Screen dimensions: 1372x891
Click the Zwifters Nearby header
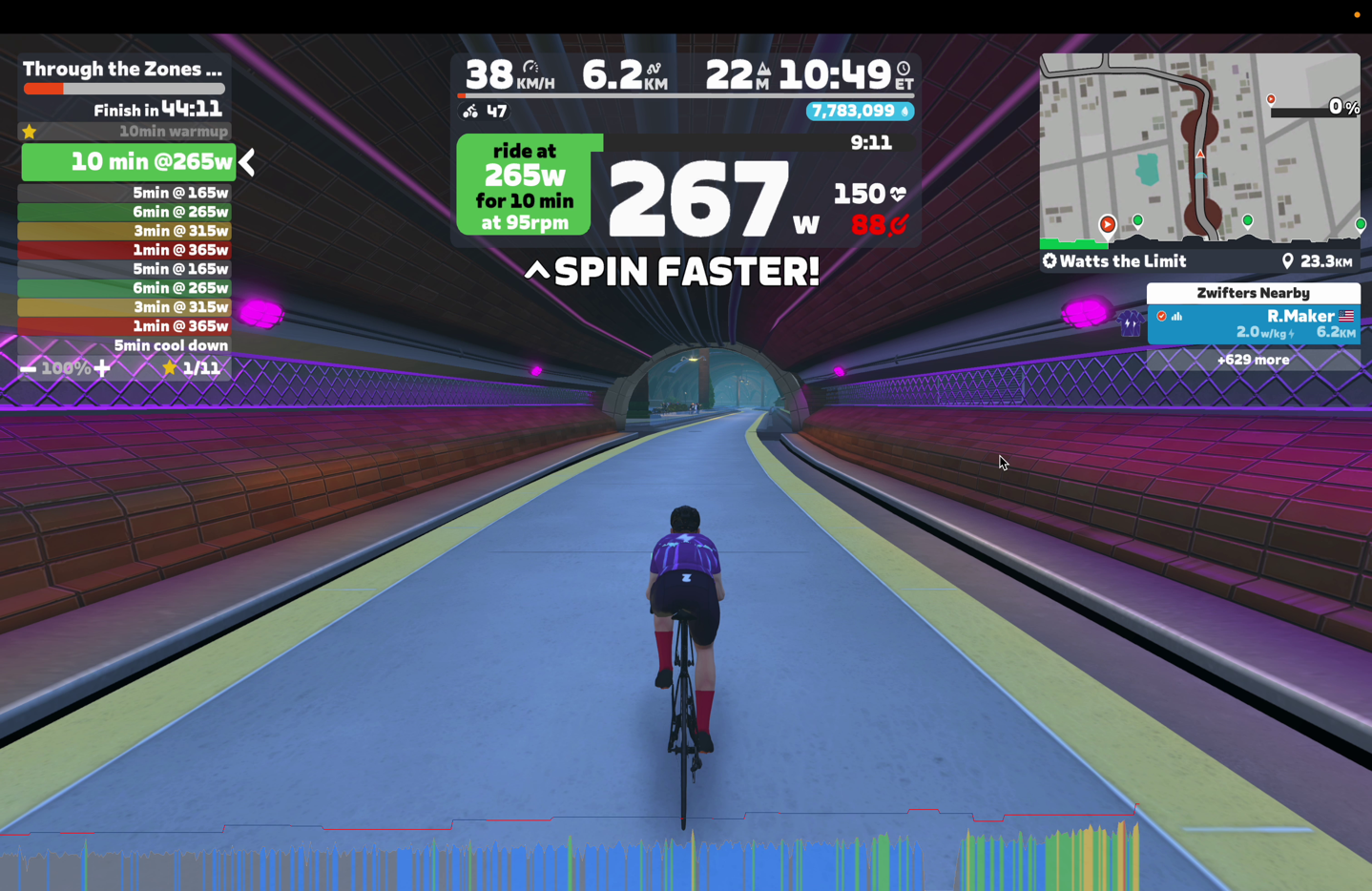pyautogui.click(x=1253, y=293)
